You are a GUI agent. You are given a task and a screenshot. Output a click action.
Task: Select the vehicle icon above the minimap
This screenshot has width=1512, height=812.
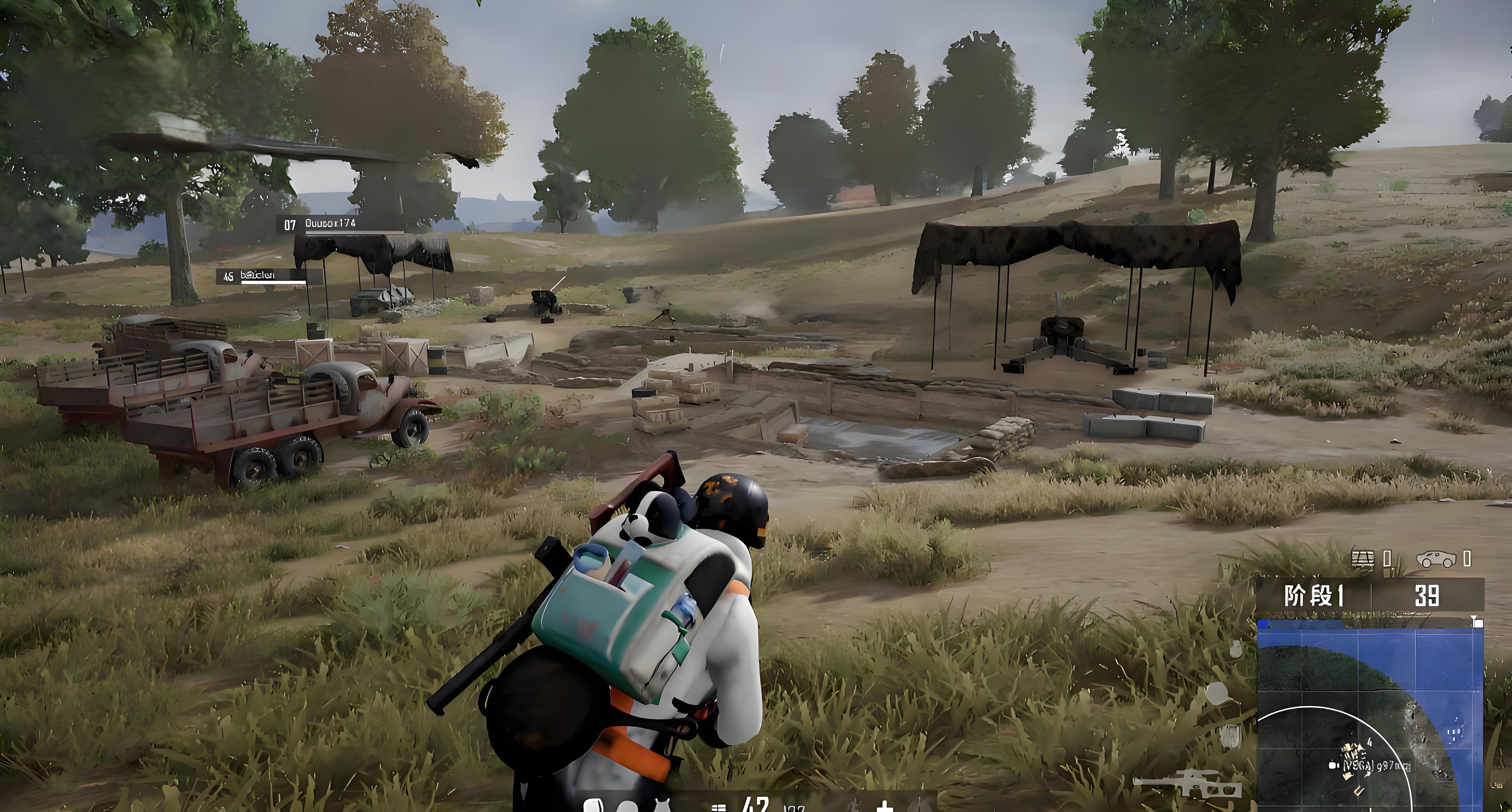[x=1436, y=559]
